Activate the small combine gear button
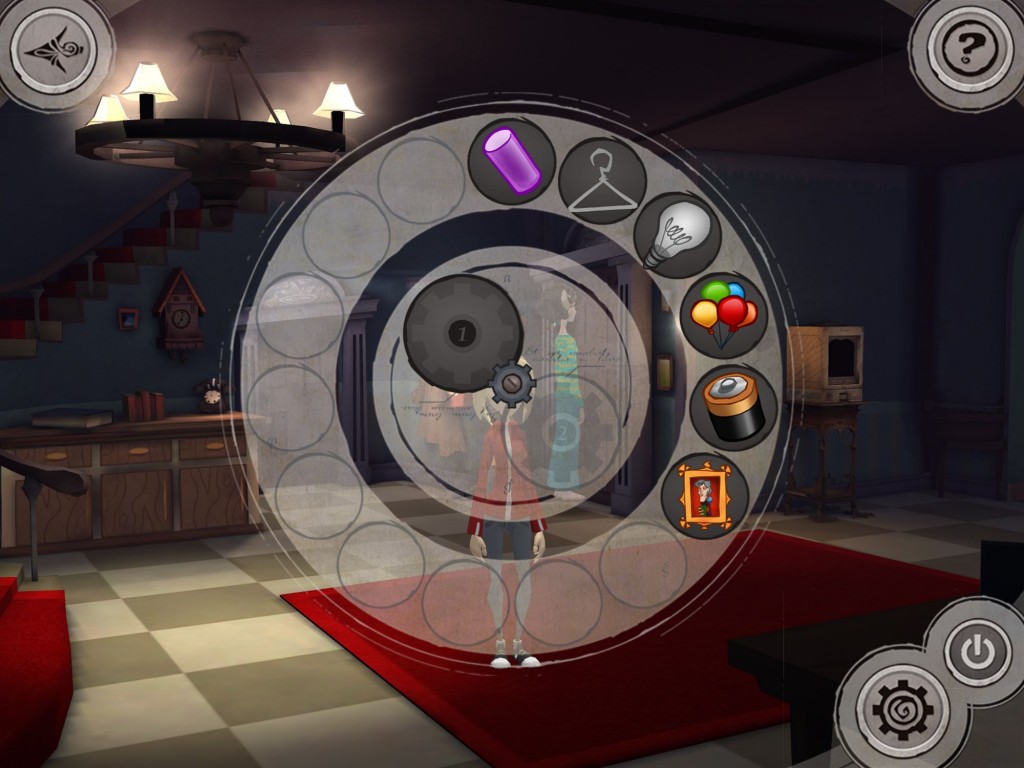1024x768 pixels. (513, 384)
